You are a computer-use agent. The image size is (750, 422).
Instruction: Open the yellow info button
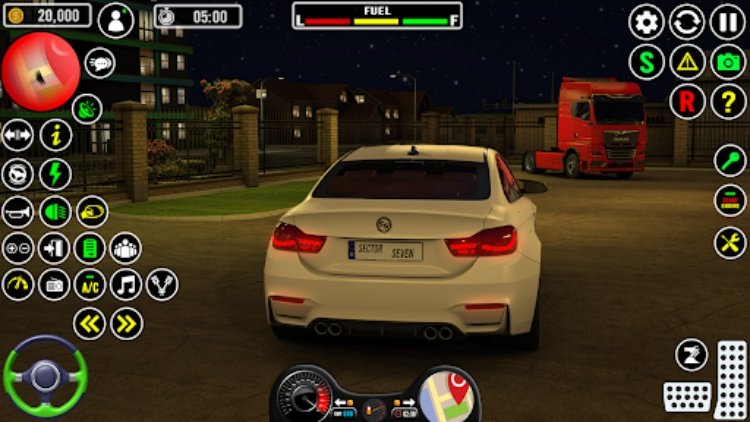(x=56, y=135)
